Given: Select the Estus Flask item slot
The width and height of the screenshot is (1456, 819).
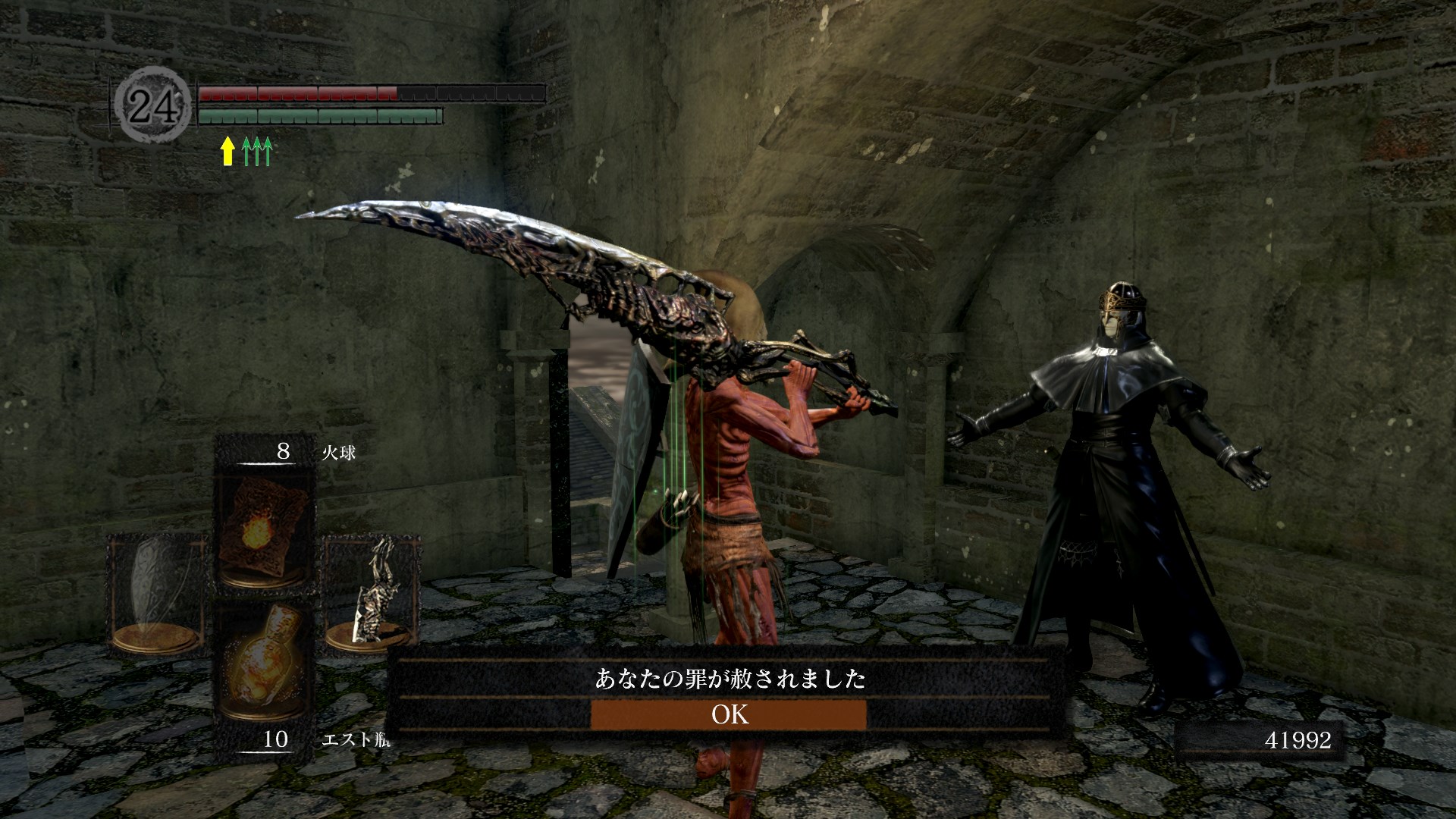Looking at the screenshot, I should (263, 671).
